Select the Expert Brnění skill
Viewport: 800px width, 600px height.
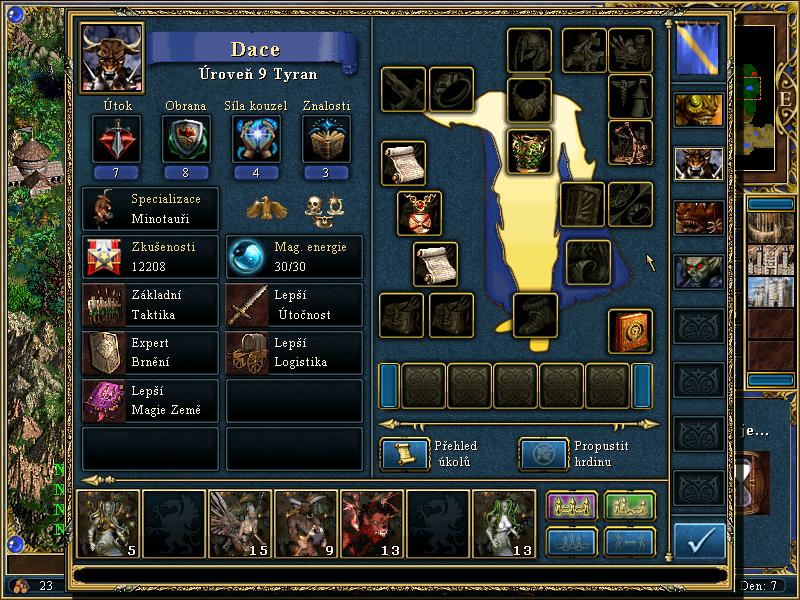click(150, 352)
